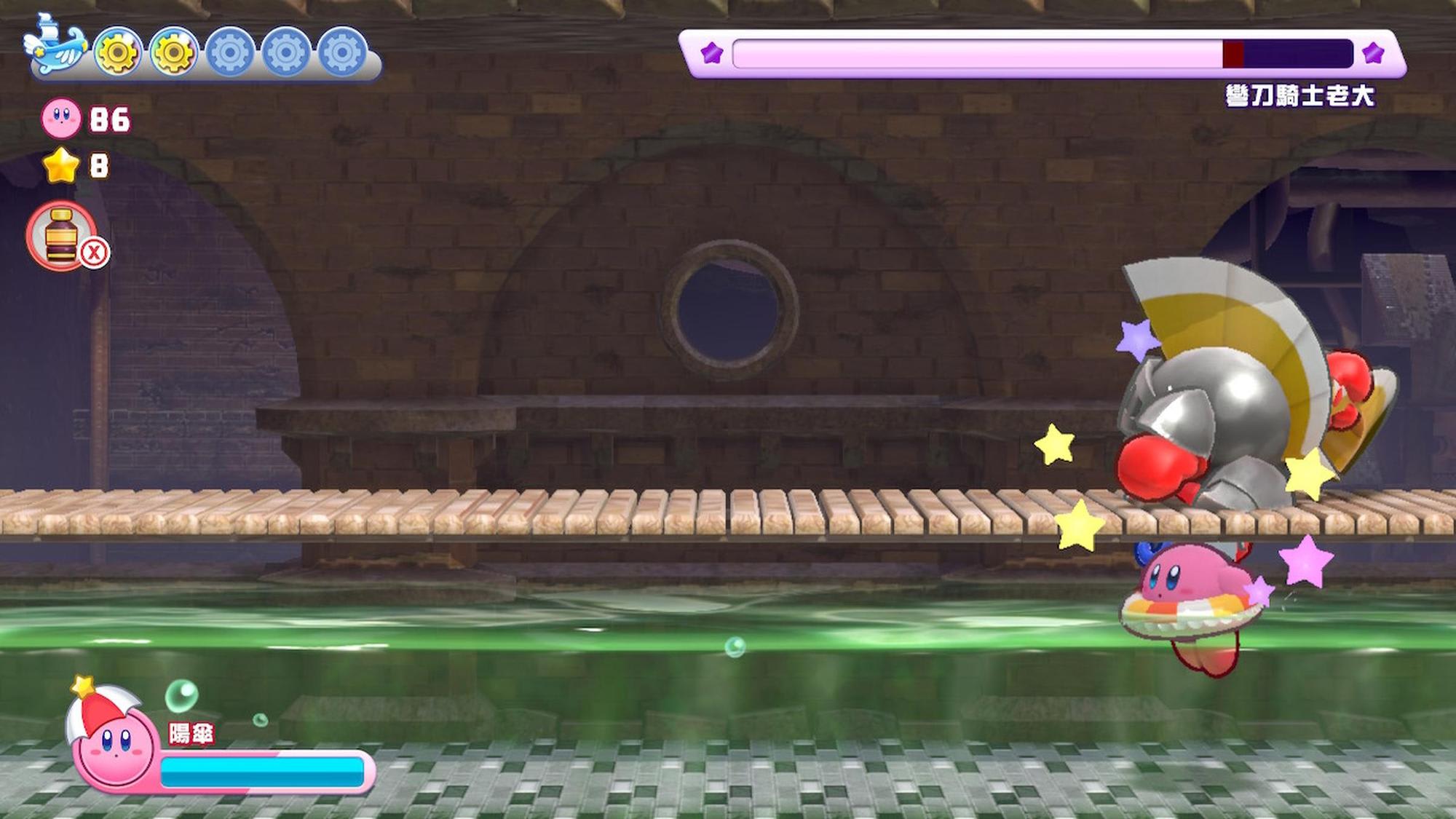Viewport: 1456px width, 819px height.
Task: Click the red X badge on the item bottle
Action: (x=92, y=251)
